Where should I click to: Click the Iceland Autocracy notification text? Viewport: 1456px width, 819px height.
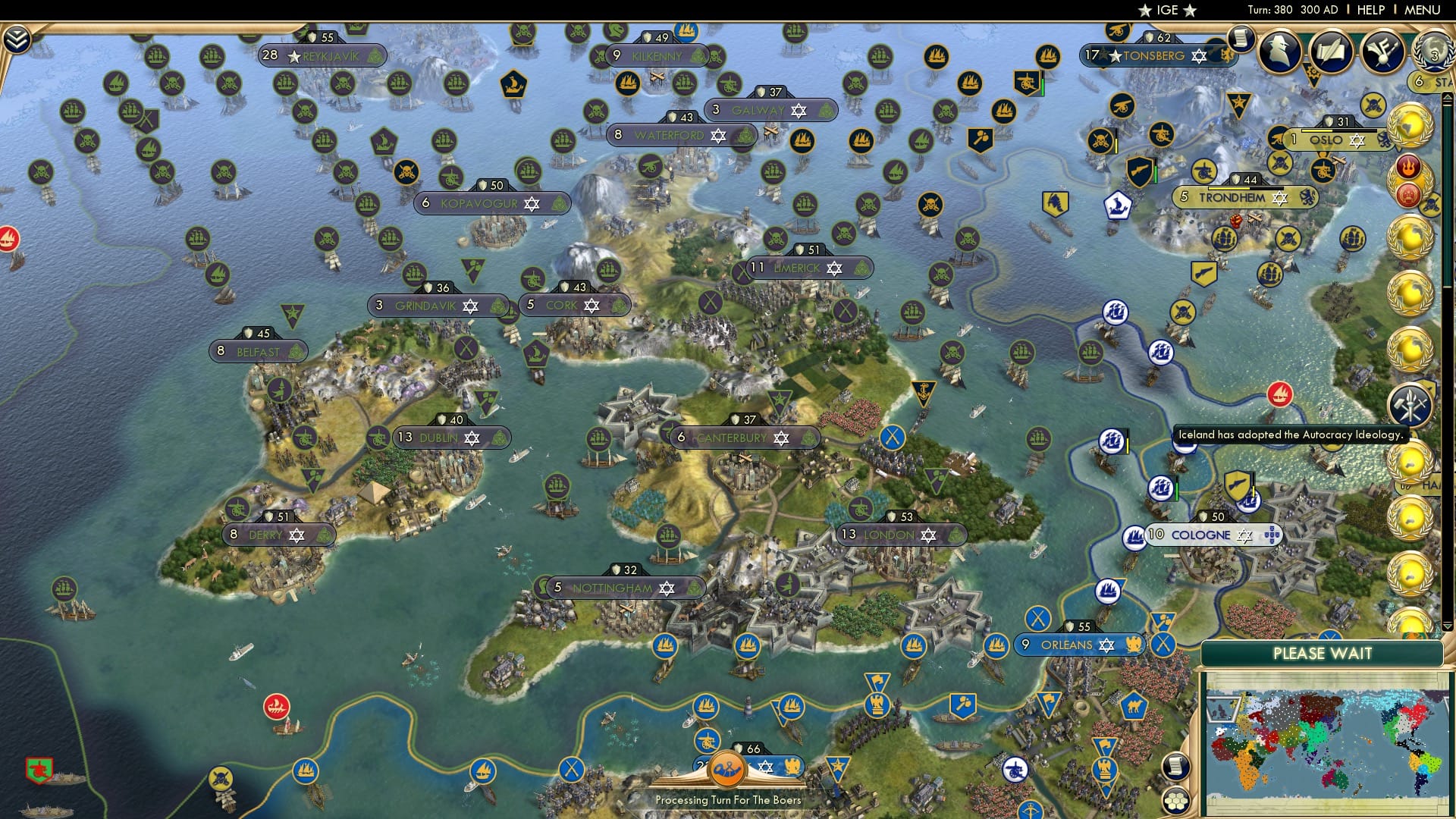tap(1291, 435)
